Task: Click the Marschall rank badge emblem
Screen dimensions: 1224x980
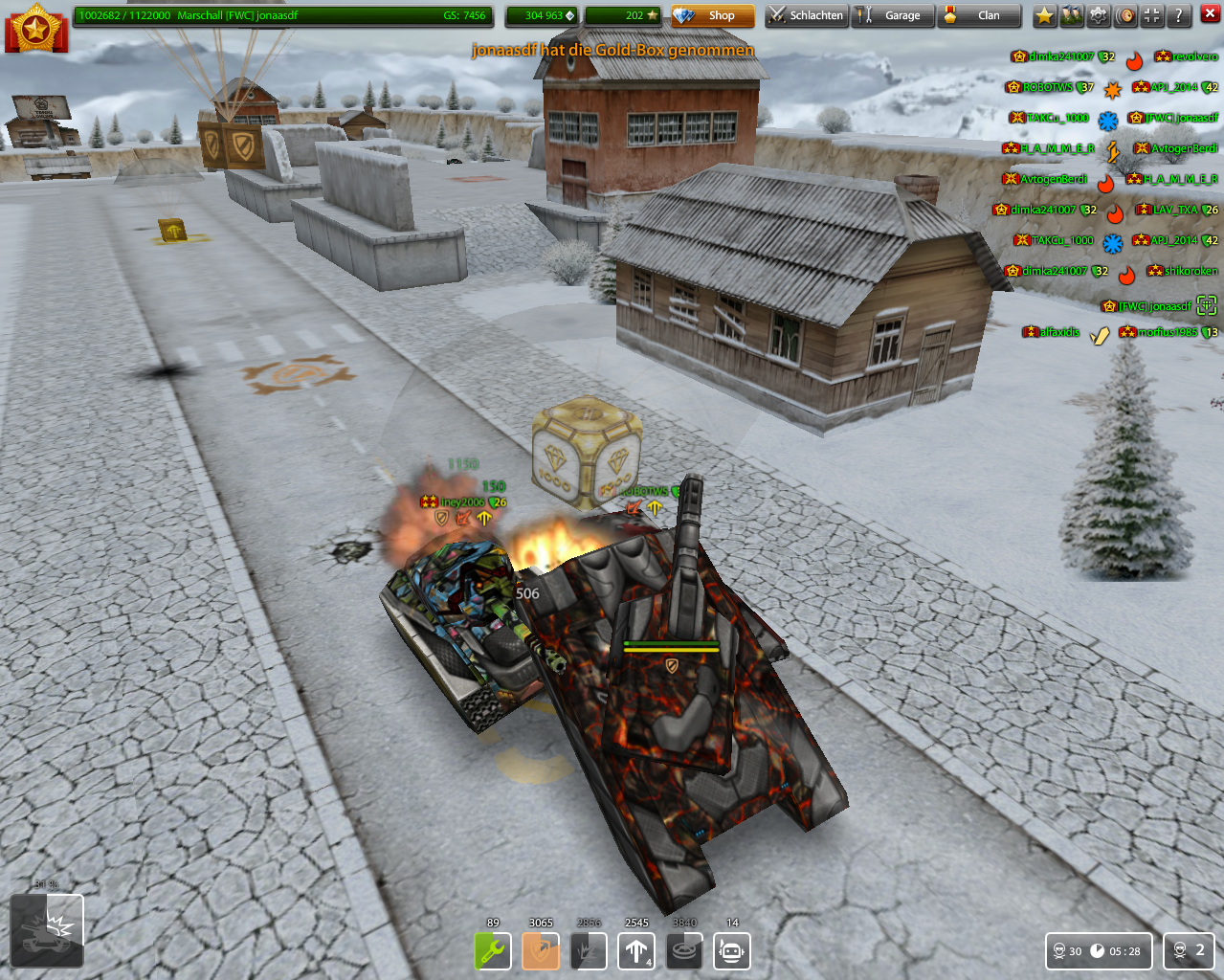Action: pos(36,28)
